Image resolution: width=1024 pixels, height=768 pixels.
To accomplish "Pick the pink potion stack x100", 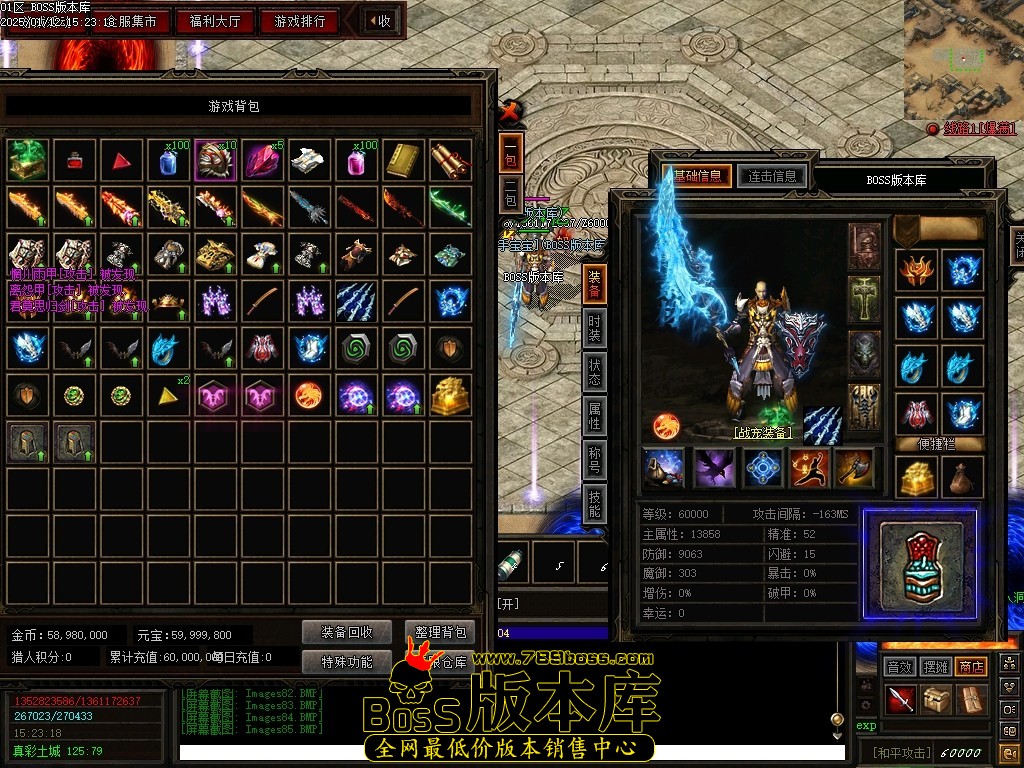I will (x=357, y=160).
